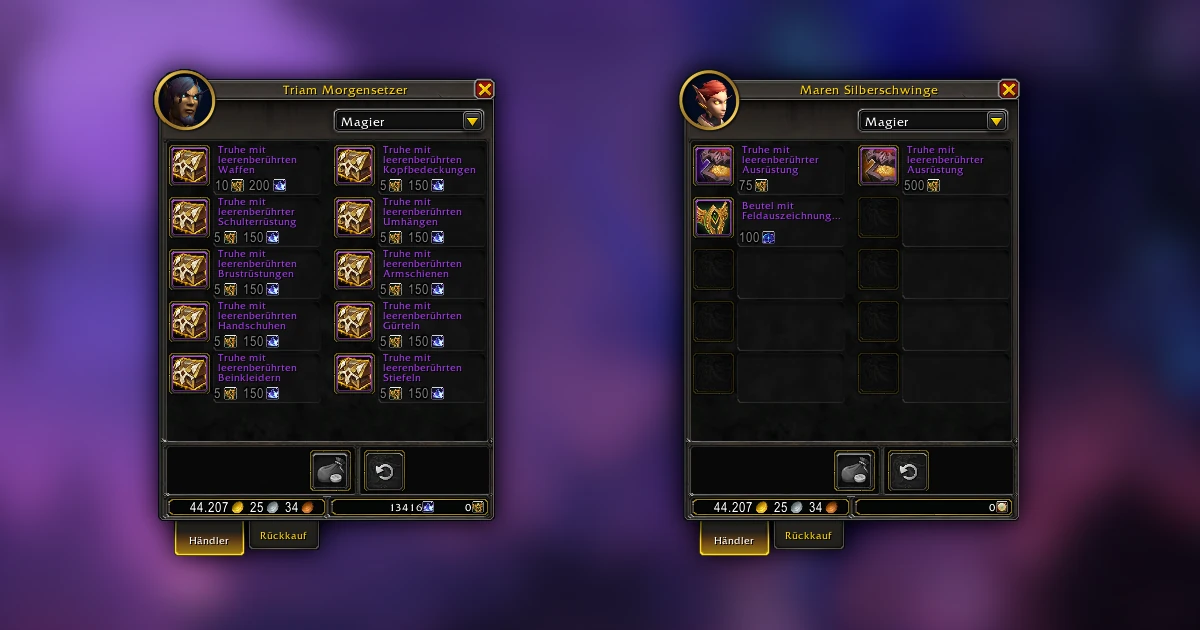Switch to Rückkauf tab under Triam Morgensetzer
Image resolution: width=1200 pixels, height=630 pixels.
pos(284,536)
